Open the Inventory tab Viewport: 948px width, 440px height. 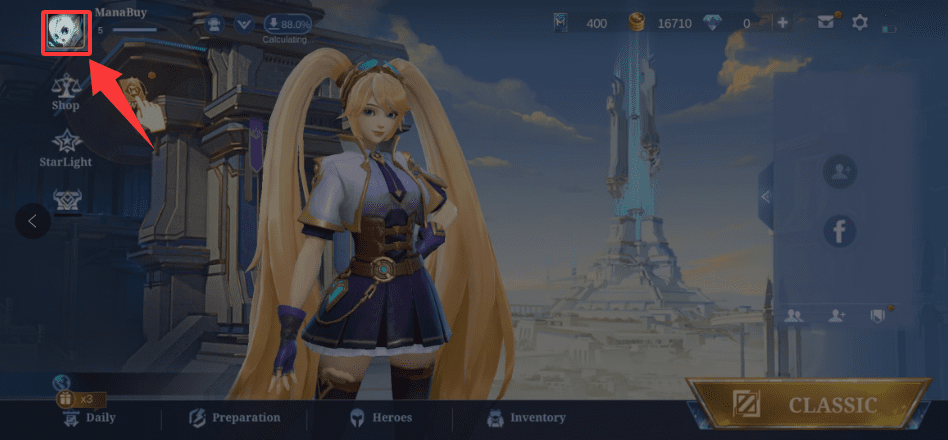(525, 417)
